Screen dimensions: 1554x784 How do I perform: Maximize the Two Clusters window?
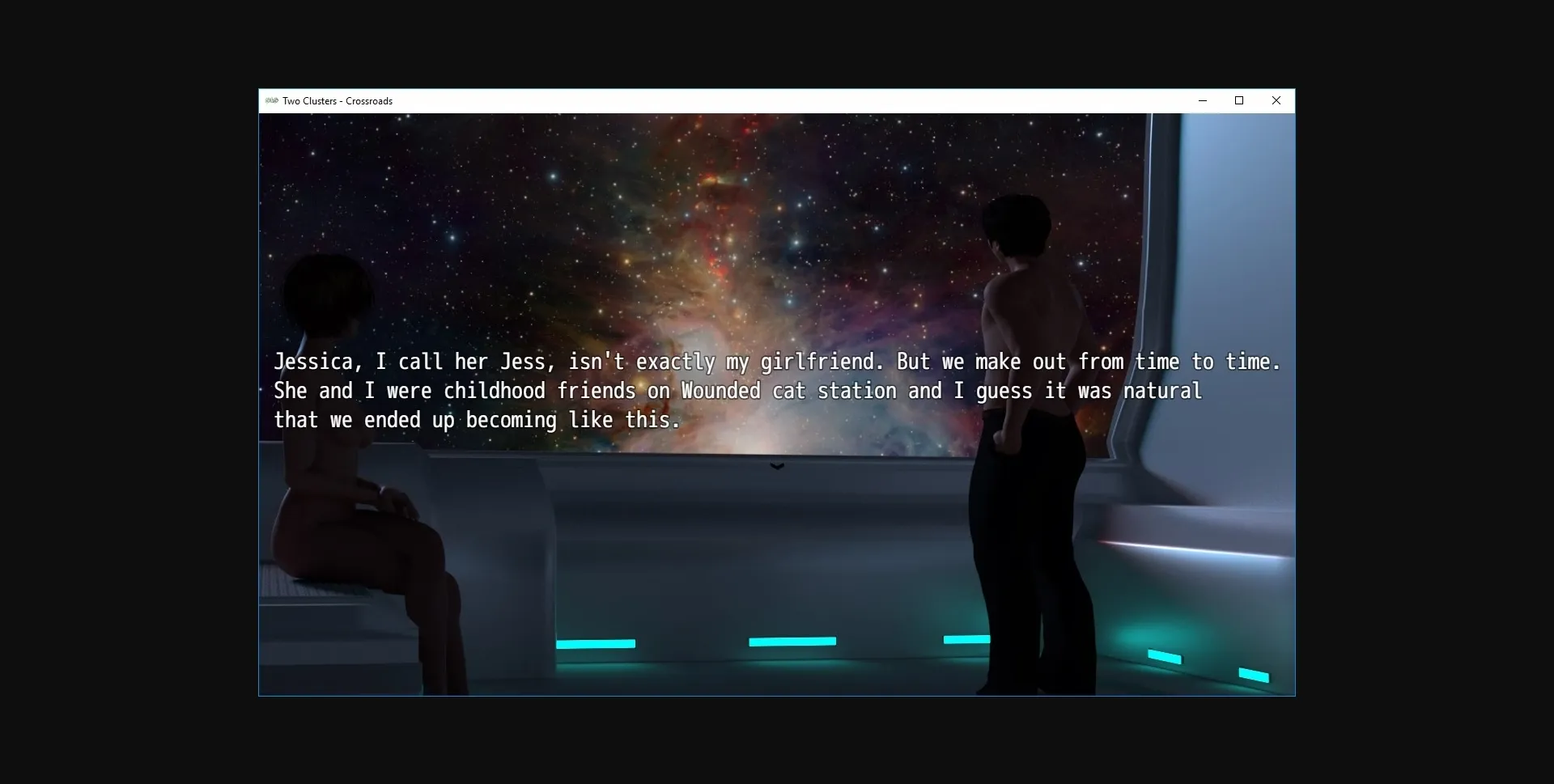click(x=1238, y=100)
